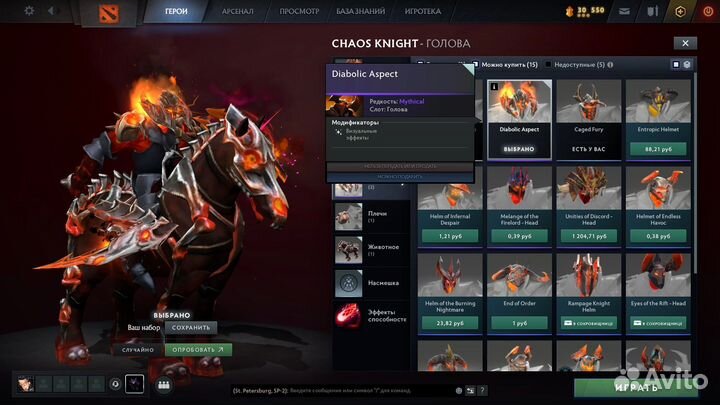Viewport: 720px width, 405px height.
Task: Select the Caged Fury helmet
Action: coord(587,117)
